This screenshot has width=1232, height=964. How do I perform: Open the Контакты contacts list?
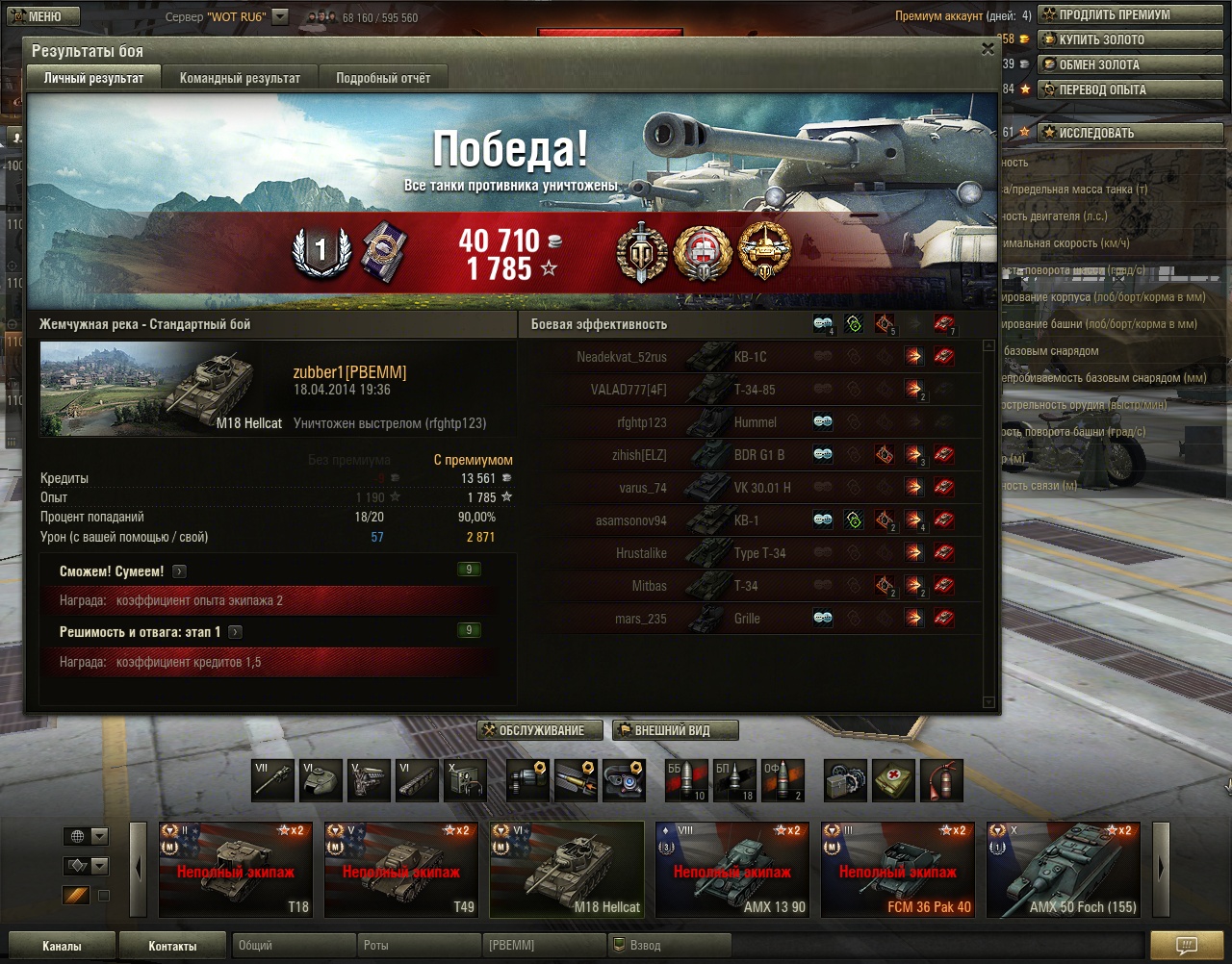point(172,946)
